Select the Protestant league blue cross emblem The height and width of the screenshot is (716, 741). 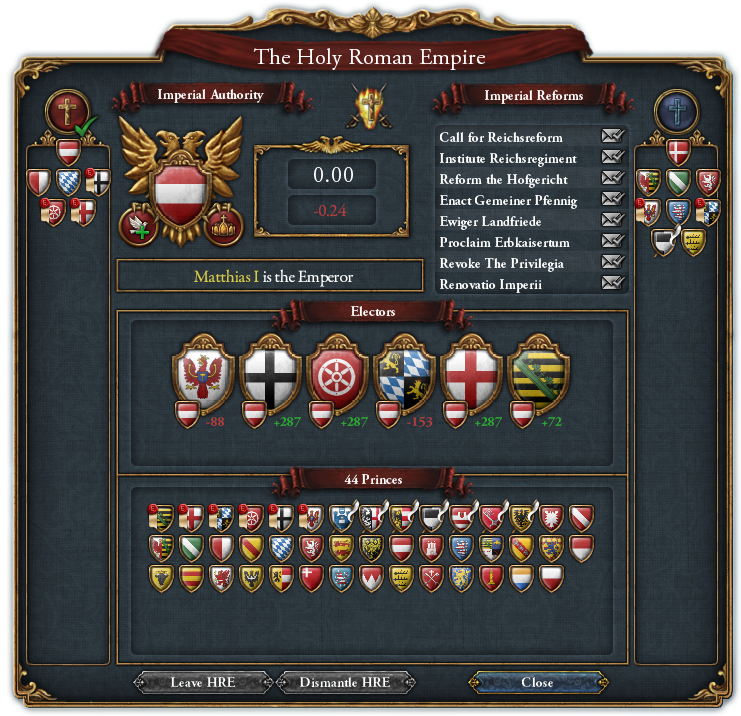tap(676, 111)
